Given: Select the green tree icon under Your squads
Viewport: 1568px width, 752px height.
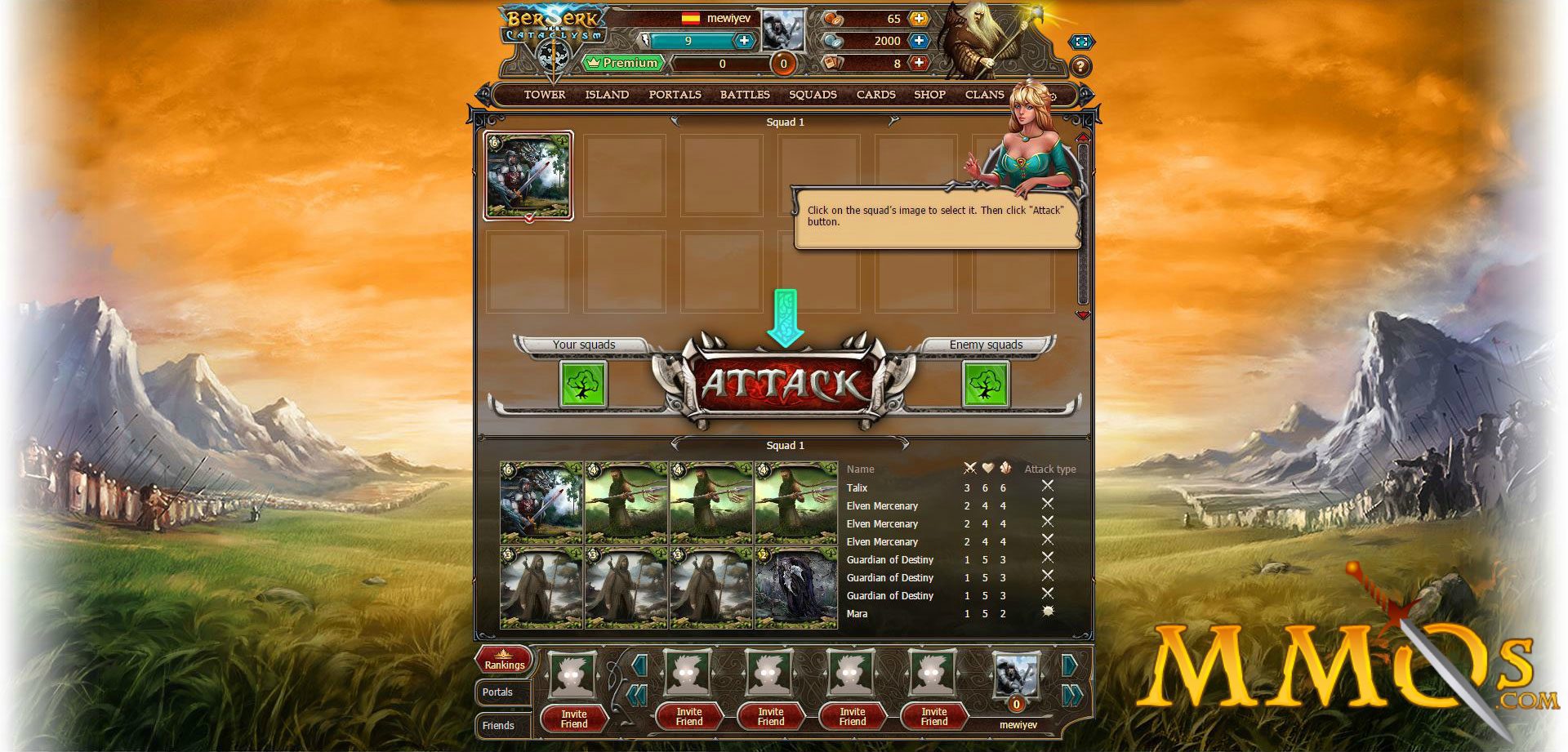Looking at the screenshot, I should [583, 384].
